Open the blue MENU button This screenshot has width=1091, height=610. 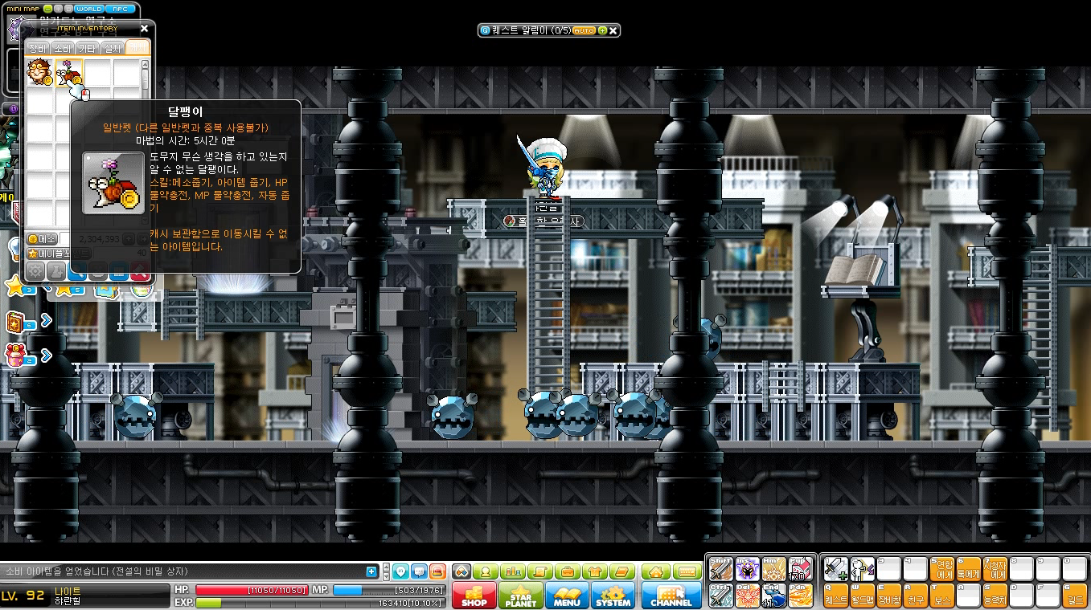click(x=566, y=596)
